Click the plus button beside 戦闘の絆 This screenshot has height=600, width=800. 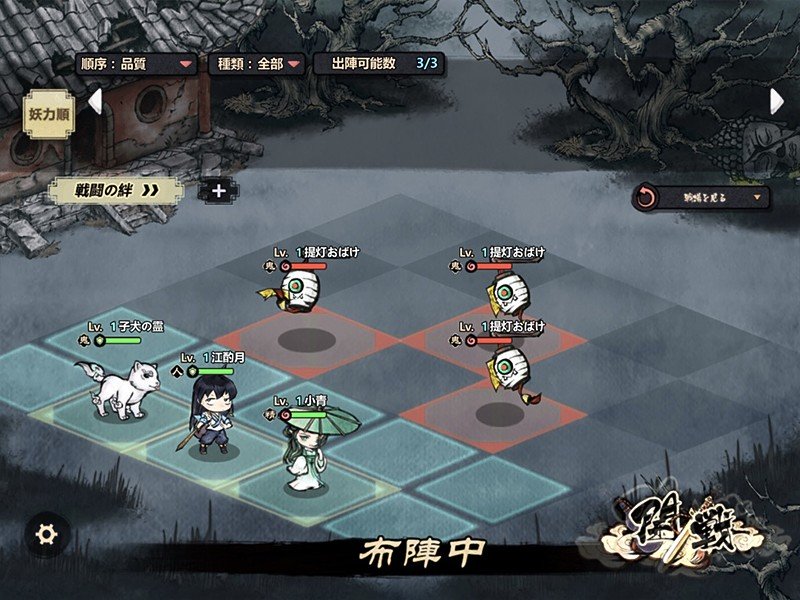click(x=216, y=190)
